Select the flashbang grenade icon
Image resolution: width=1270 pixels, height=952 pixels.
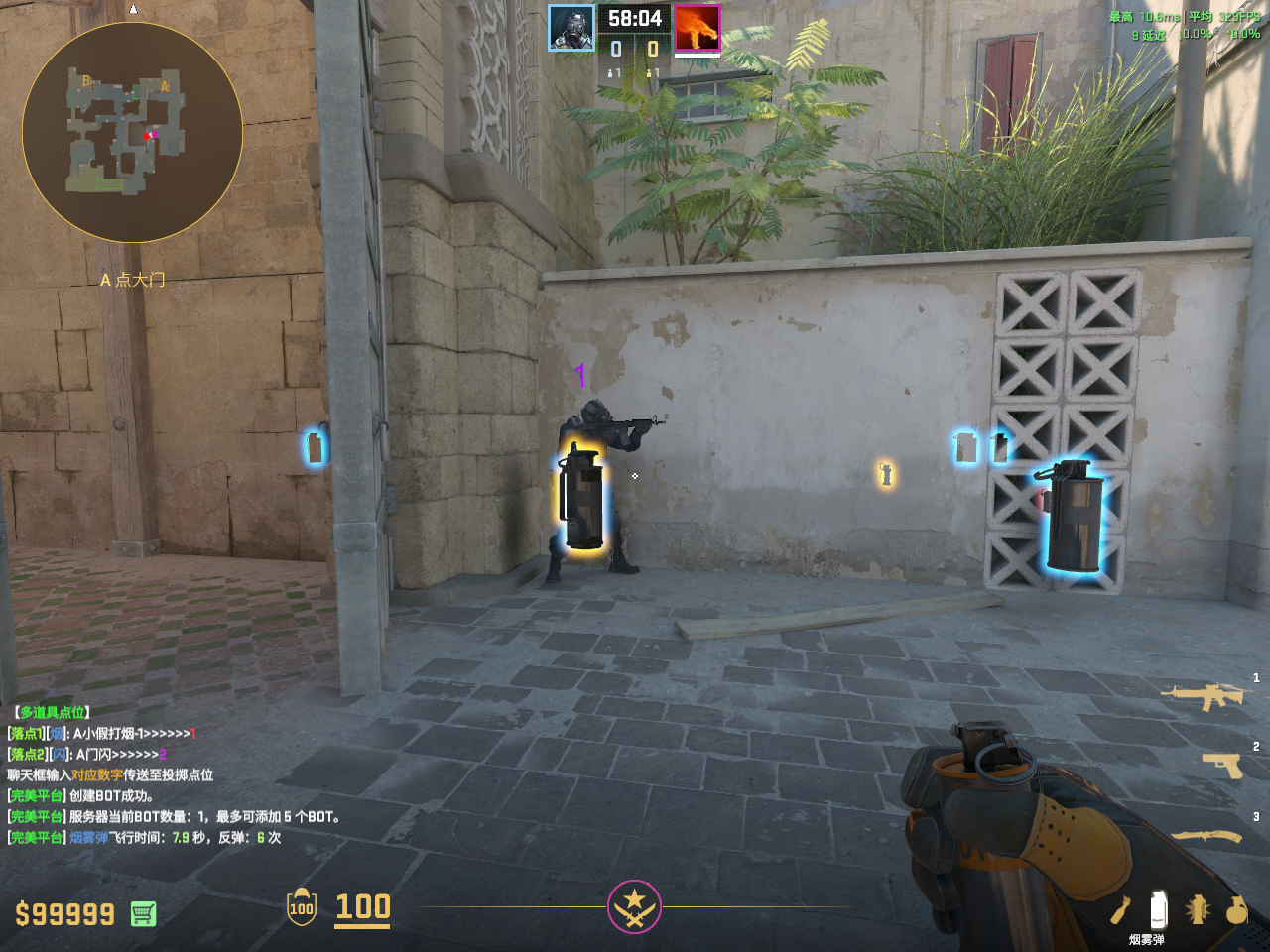(1197, 909)
